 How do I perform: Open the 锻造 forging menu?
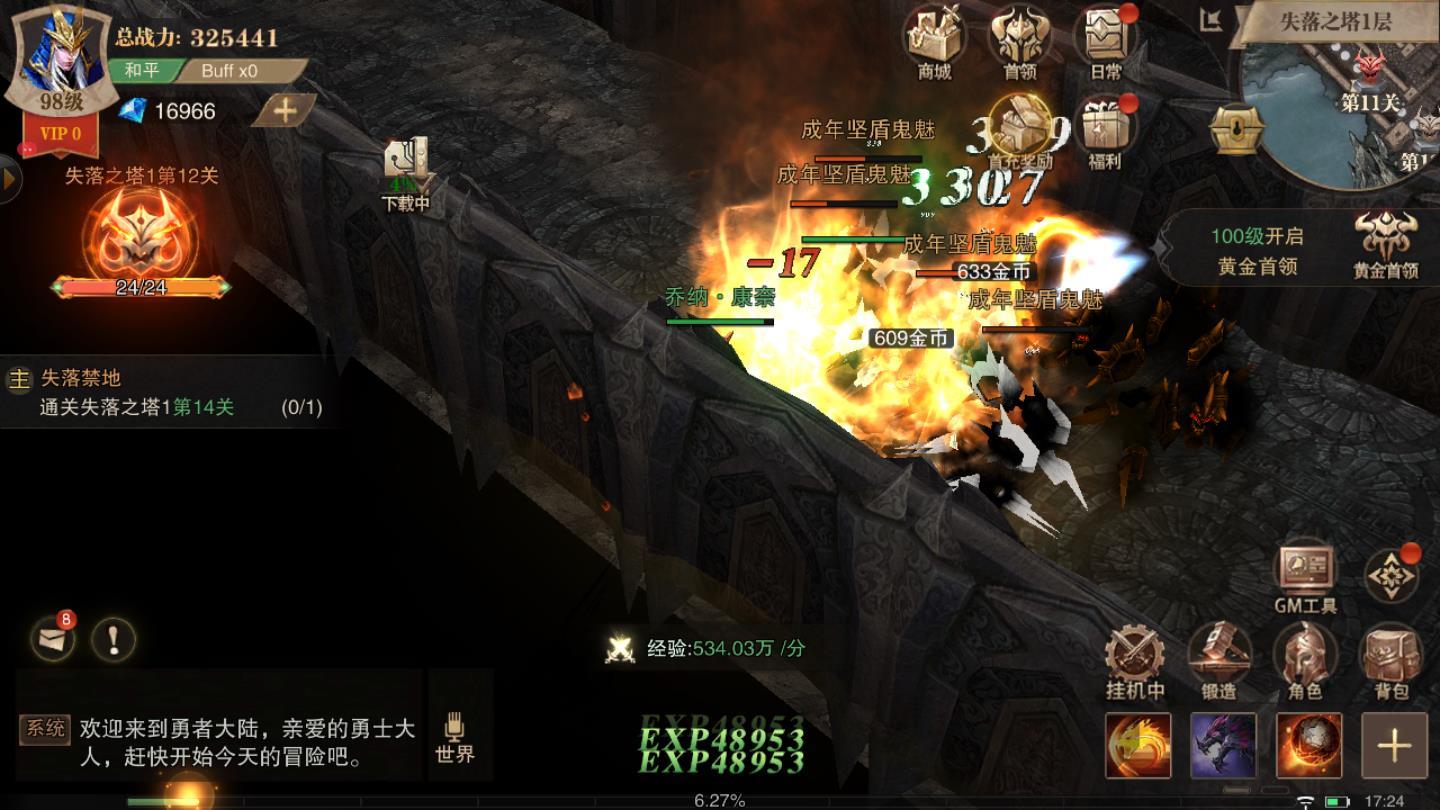click(x=1219, y=660)
